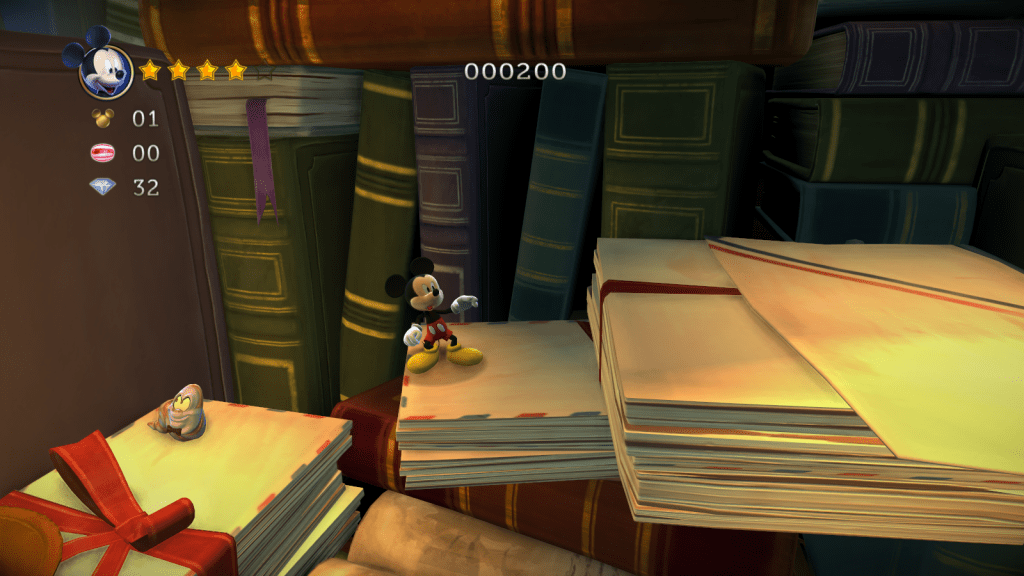Click the red projectile ammo icon
Screen dimensions: 1024x576
pyautogui.click(x=103, y=153)
